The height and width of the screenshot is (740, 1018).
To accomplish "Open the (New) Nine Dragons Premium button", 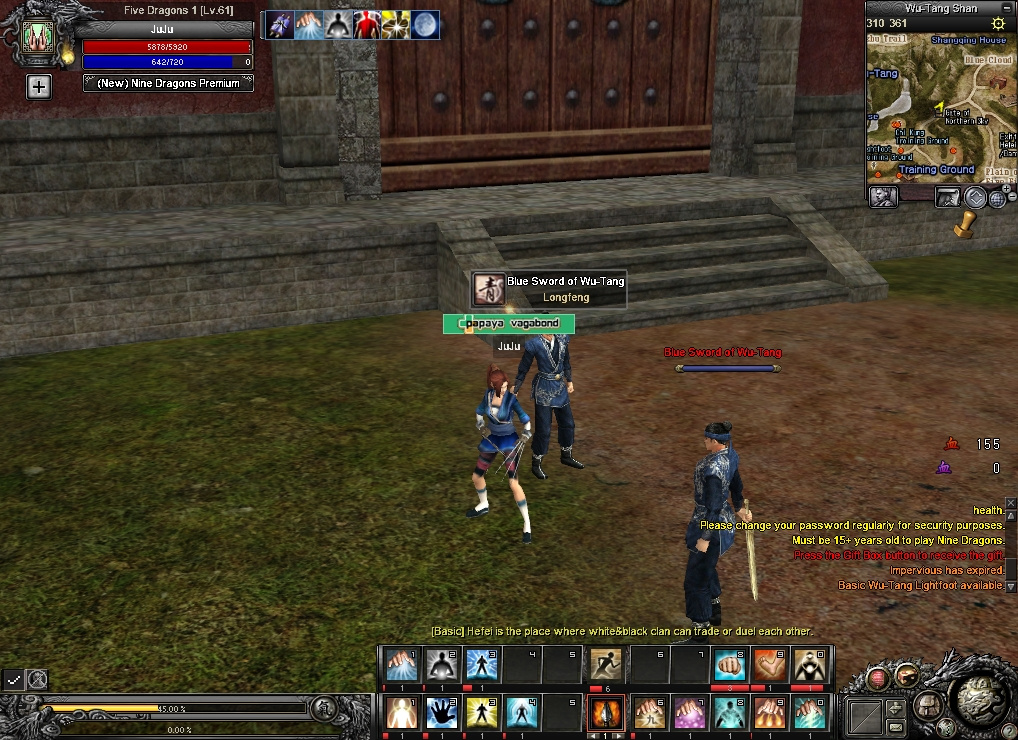I will coord(168,84).
